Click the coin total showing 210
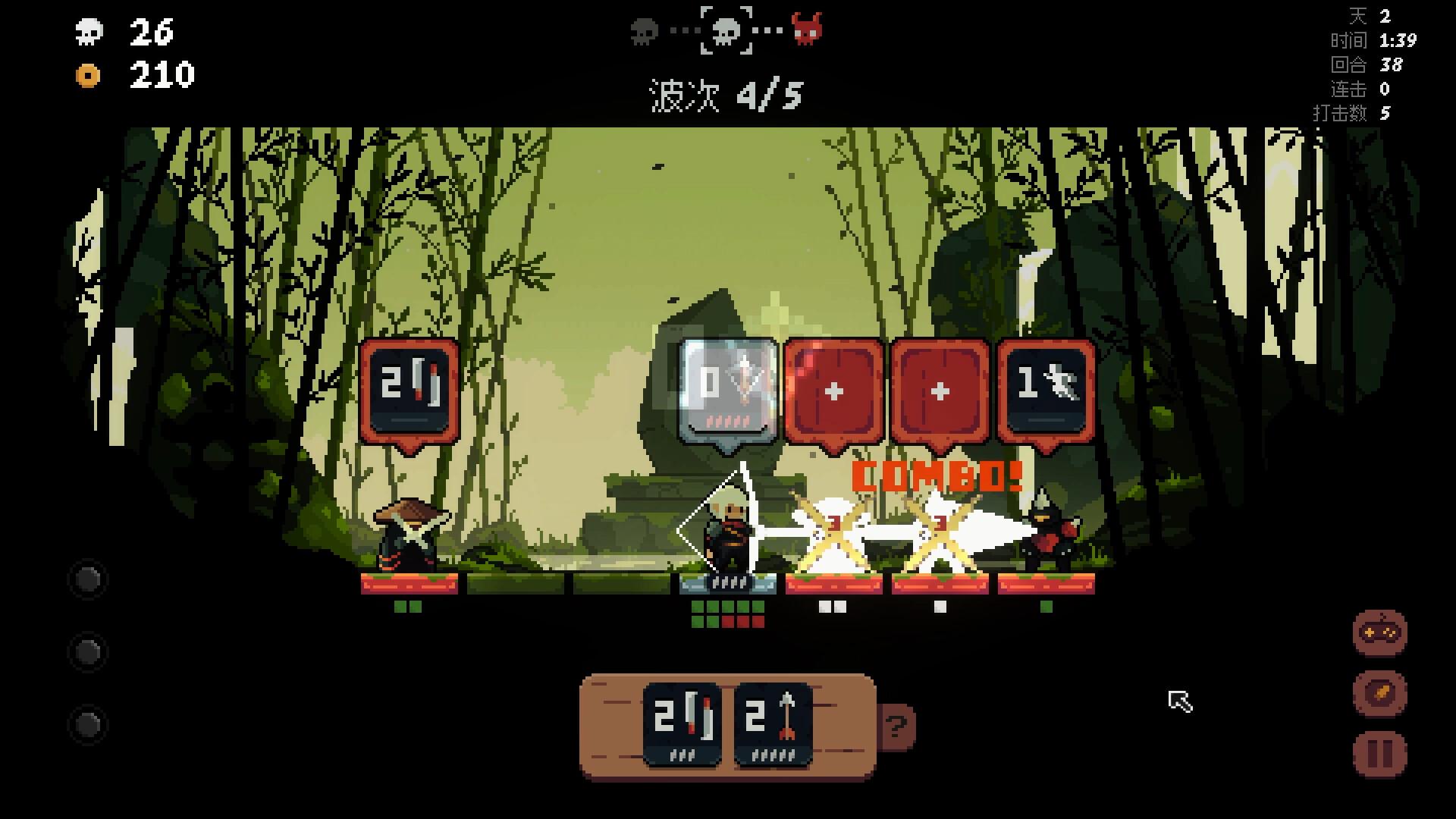Screen dimensions: 1456x819 [162, 75]
